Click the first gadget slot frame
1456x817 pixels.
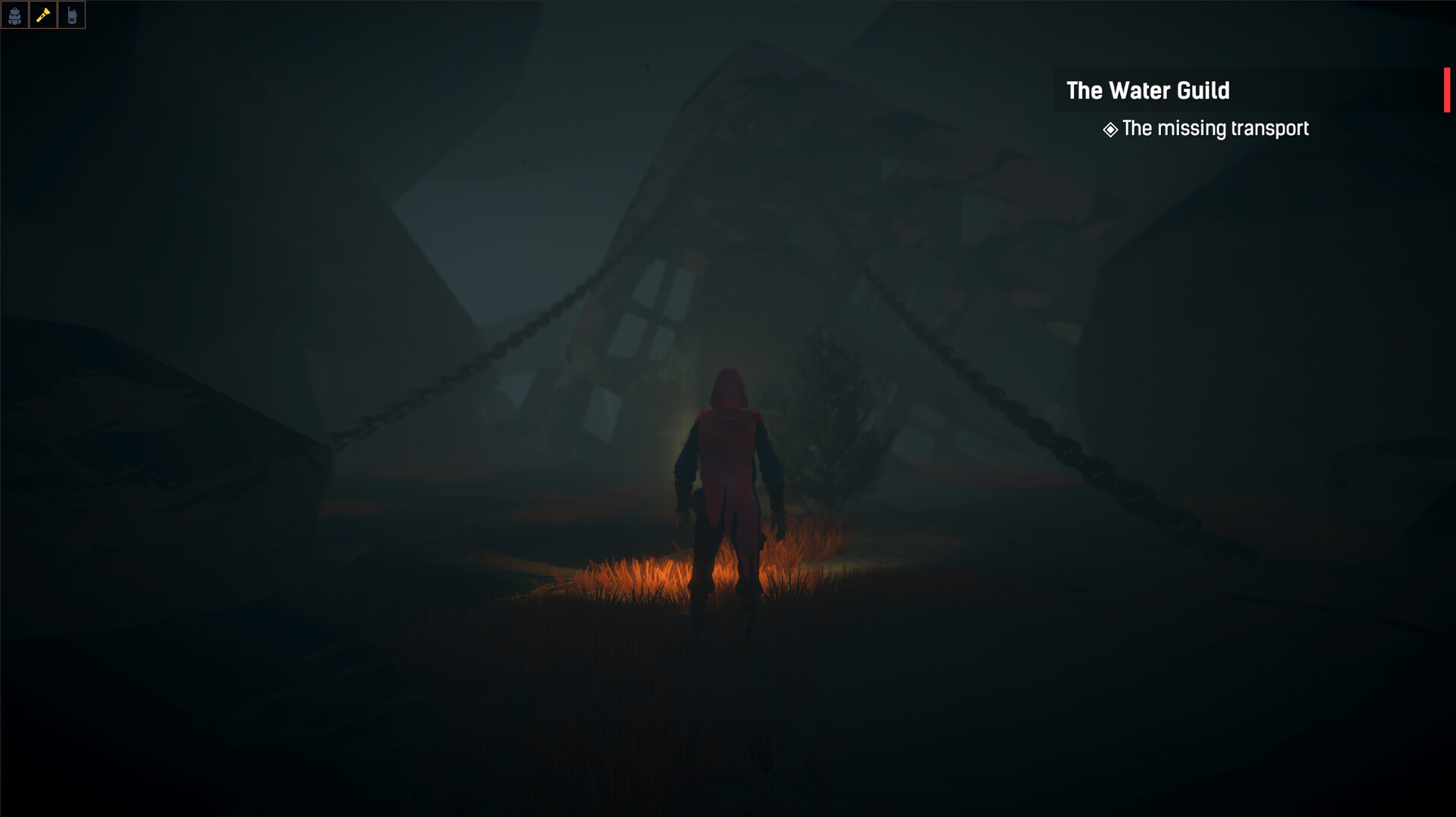[15, 14]
